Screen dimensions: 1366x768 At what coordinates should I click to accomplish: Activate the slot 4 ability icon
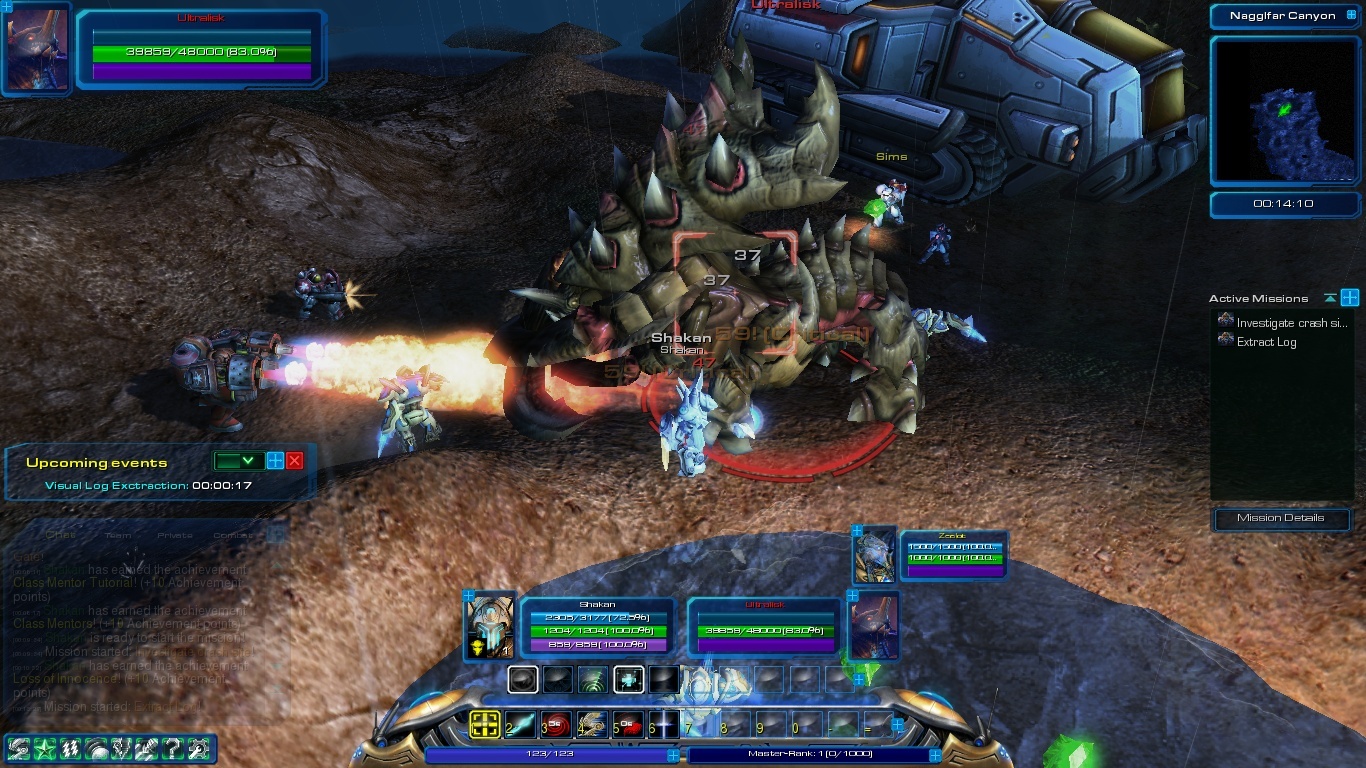click(x=593, y=725)
